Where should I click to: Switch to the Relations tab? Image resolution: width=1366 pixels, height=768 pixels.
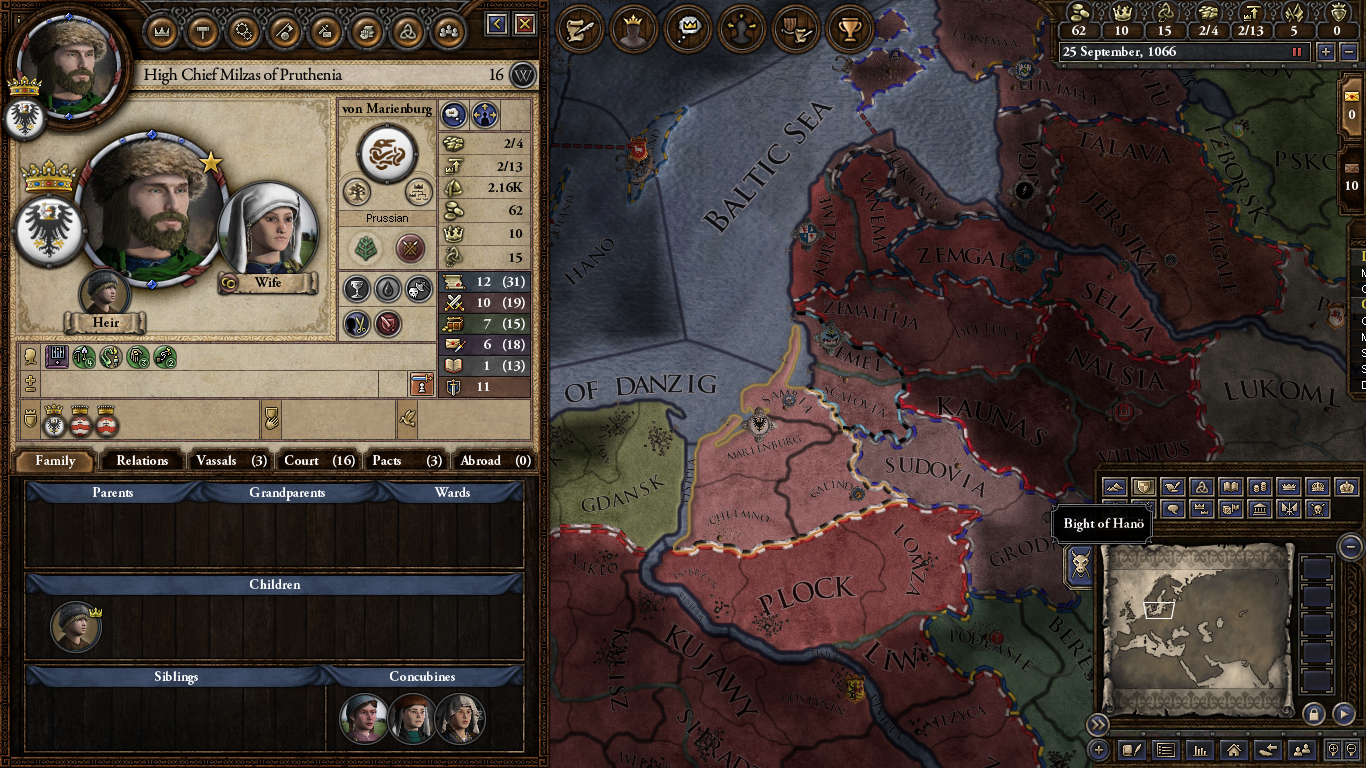pyautogui.click(x=142, y=460)
